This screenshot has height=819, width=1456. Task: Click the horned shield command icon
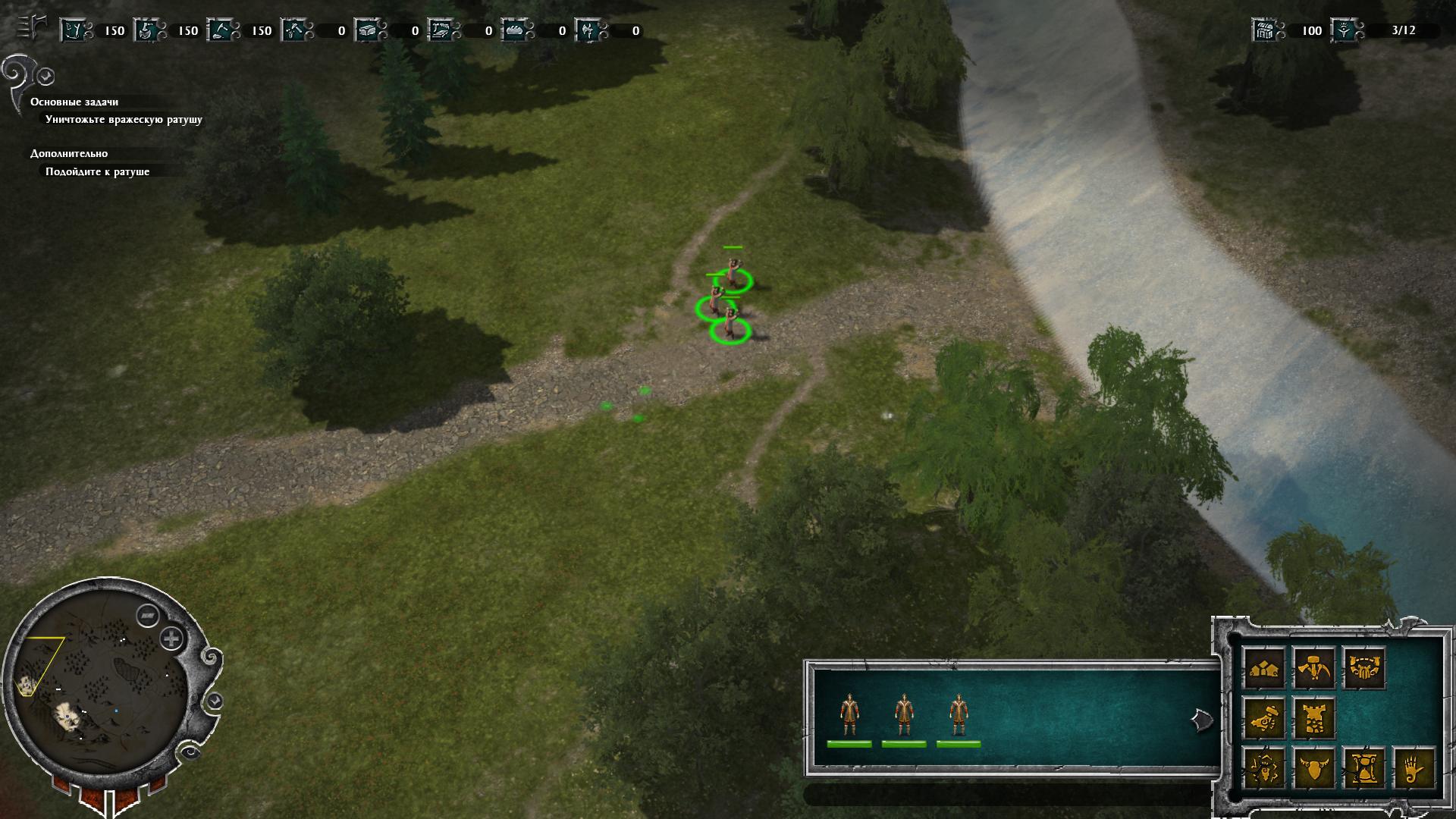1314,768
